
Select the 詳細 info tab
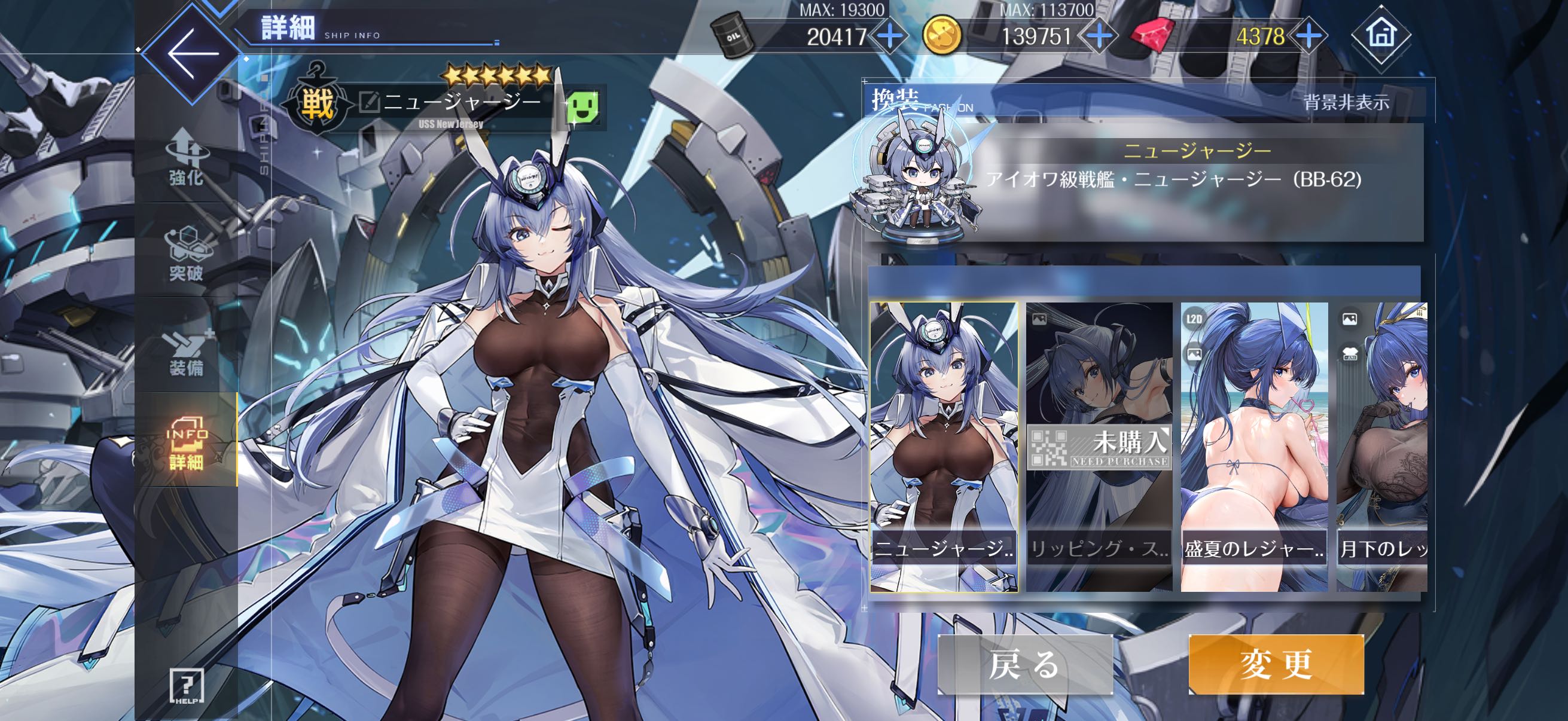click(x=186, y=443)
